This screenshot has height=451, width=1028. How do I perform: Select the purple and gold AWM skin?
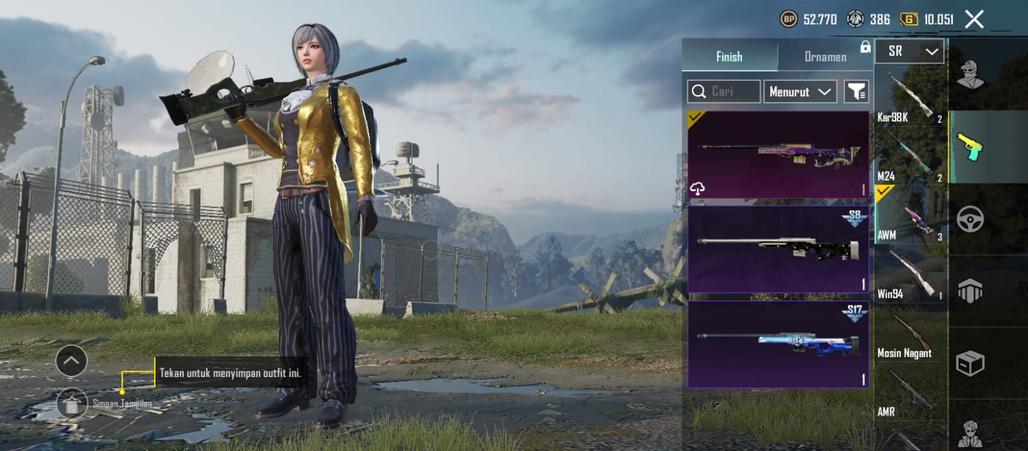pyautogui.click(x=778, y=154)
